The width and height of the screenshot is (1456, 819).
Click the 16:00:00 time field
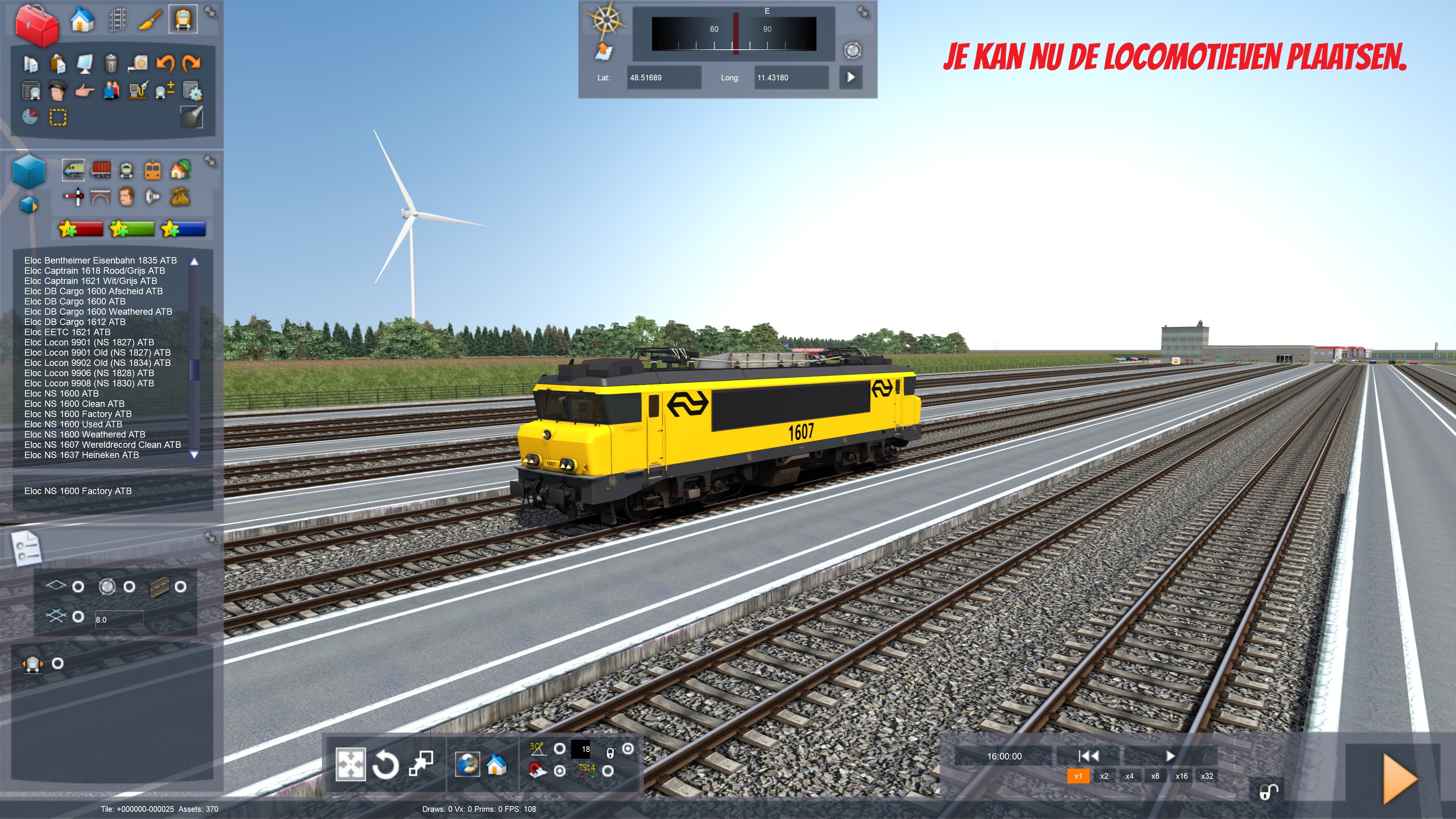(x=1004, y=756)
